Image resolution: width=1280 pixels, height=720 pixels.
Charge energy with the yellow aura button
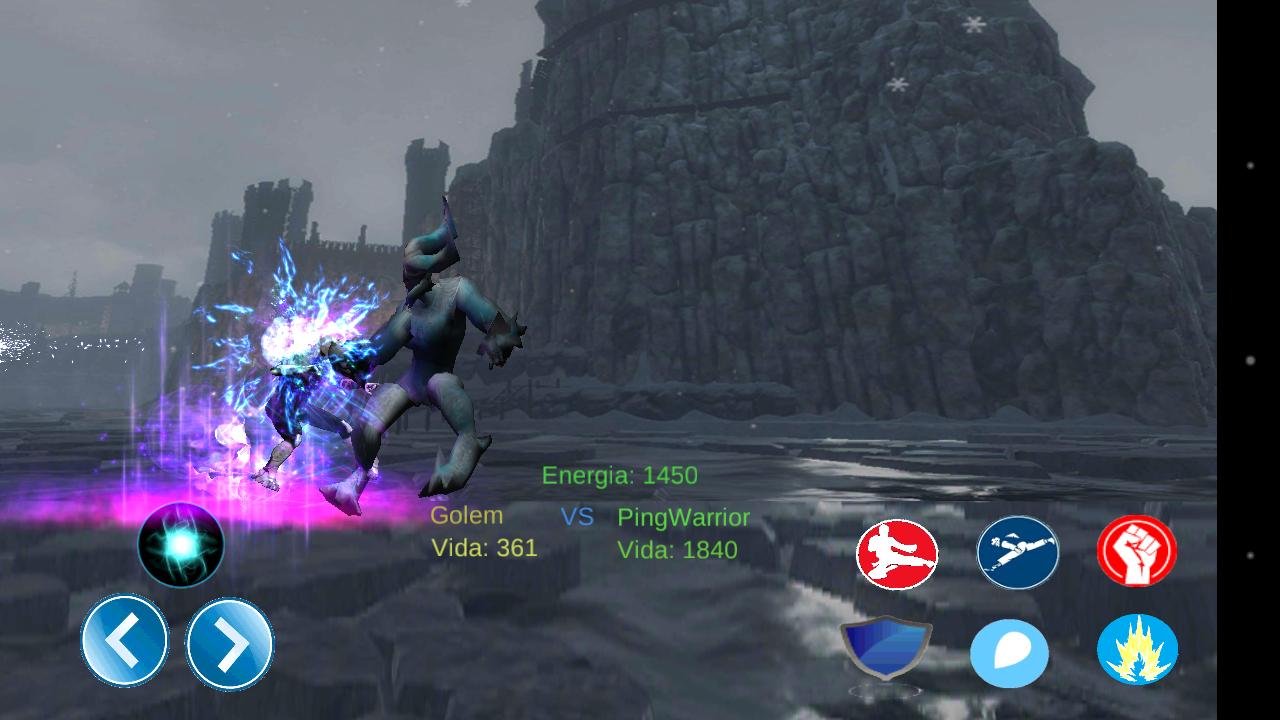coord(1137,650)
